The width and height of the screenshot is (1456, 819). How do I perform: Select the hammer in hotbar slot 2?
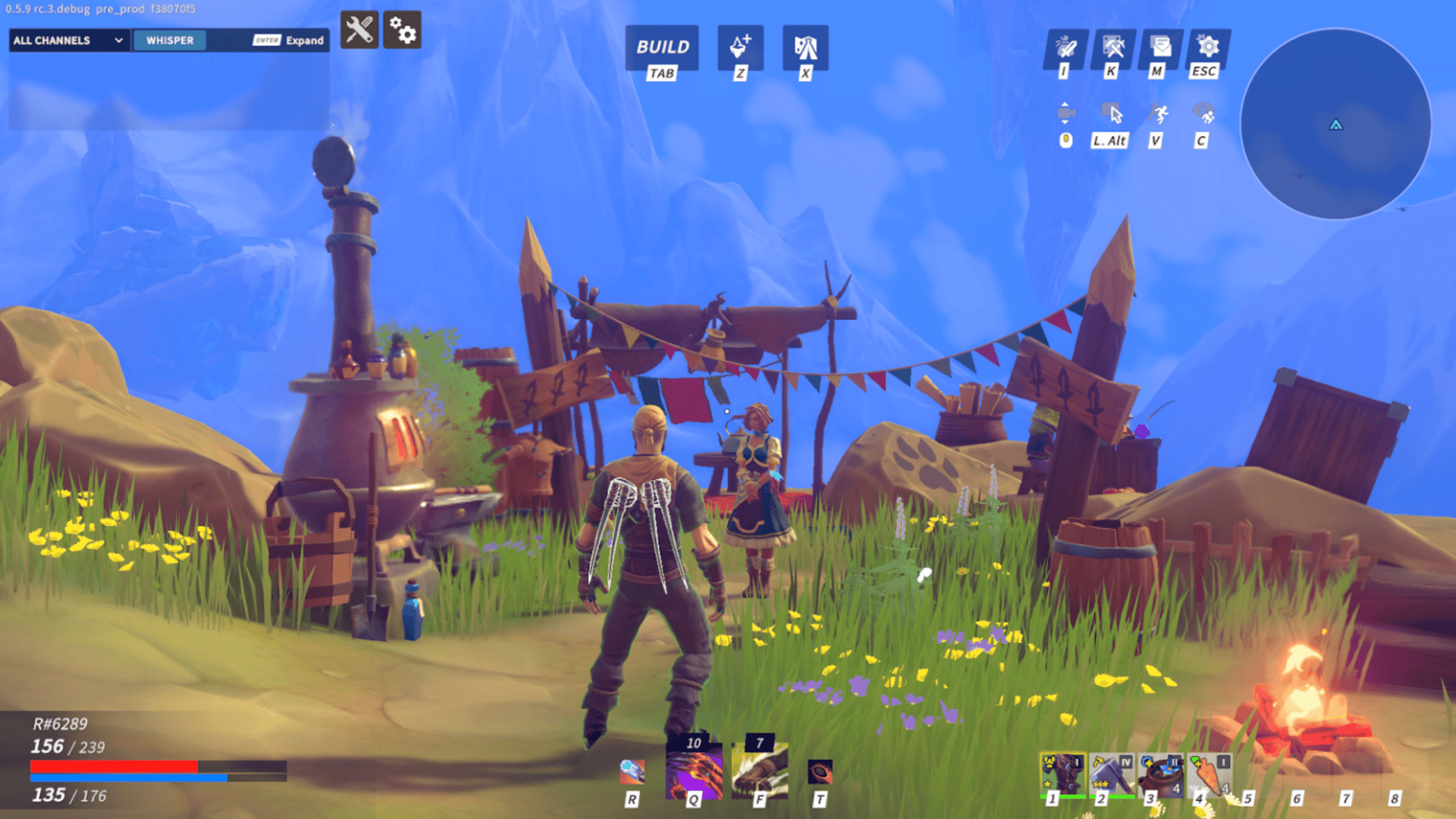[x=1111, y=773]
